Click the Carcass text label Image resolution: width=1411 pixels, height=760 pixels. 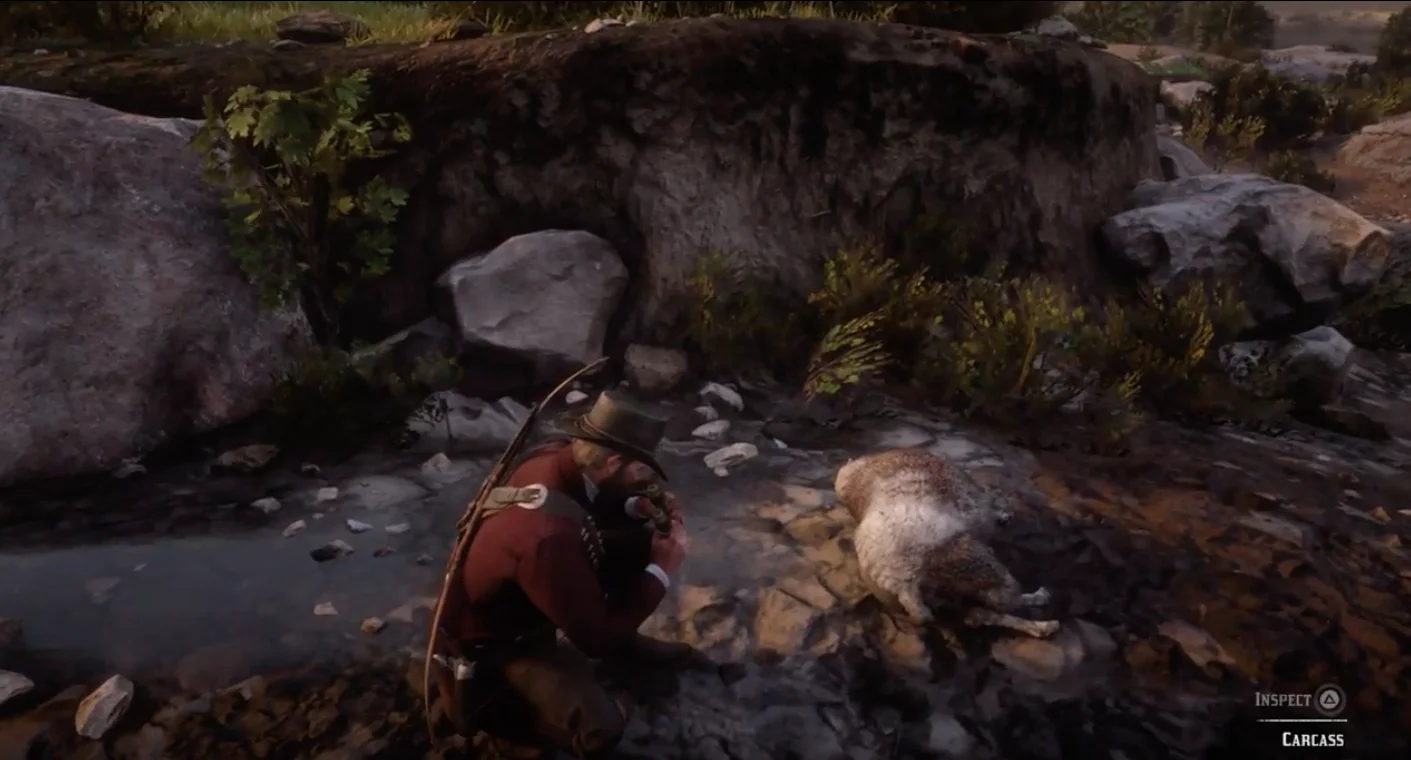(1313, 738)
